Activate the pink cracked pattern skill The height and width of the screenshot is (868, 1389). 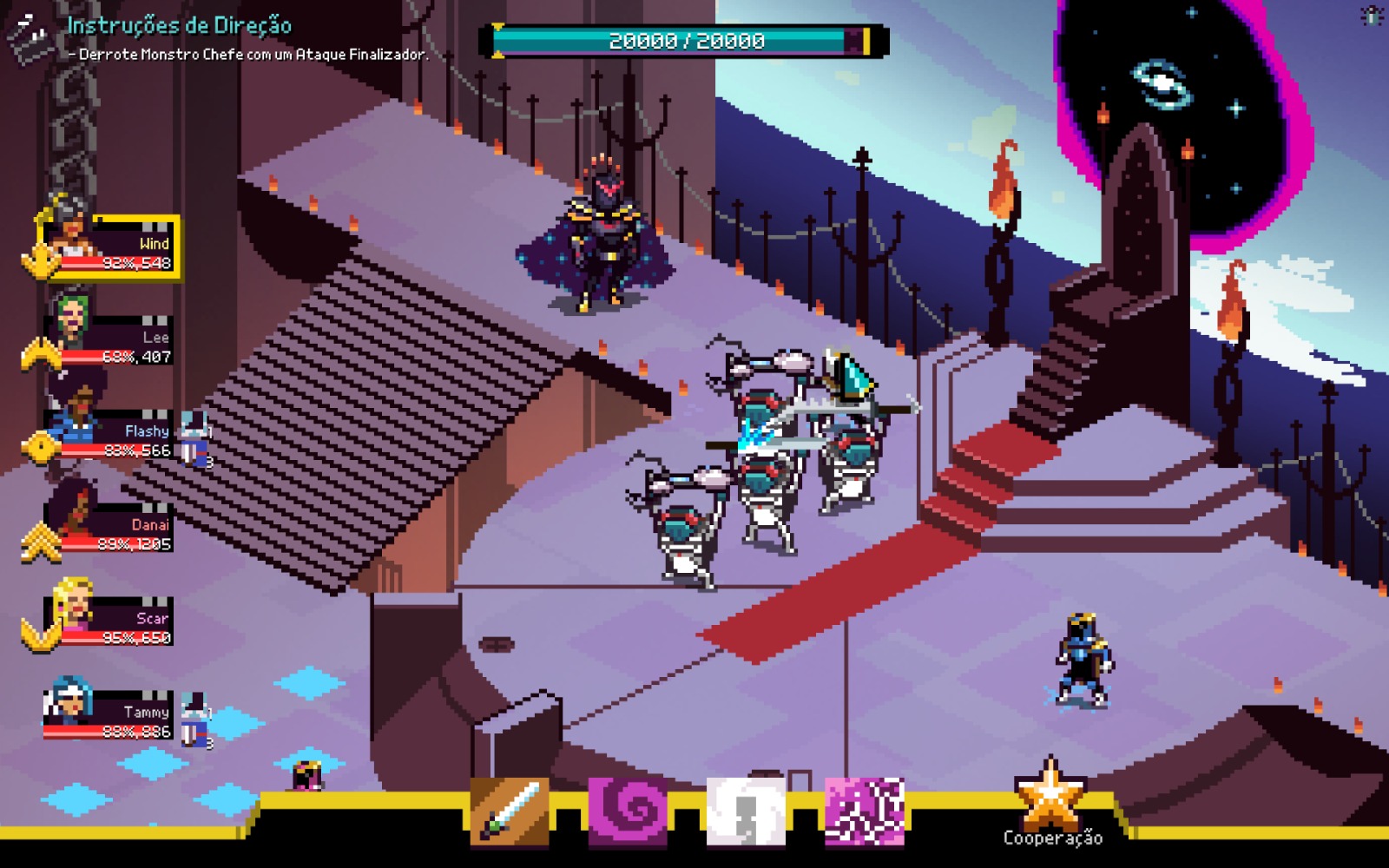pyautogui.click(x=864, y=812)
